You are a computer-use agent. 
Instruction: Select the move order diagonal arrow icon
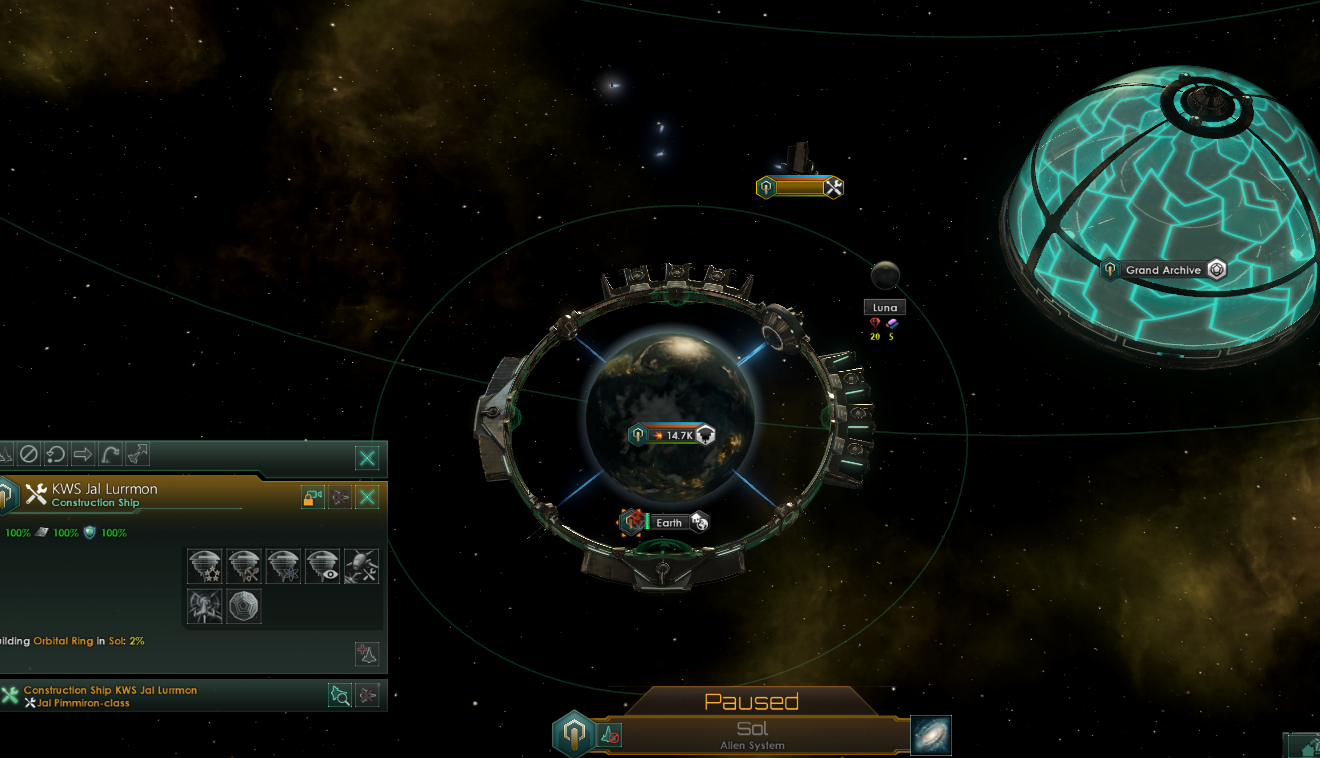137,452
